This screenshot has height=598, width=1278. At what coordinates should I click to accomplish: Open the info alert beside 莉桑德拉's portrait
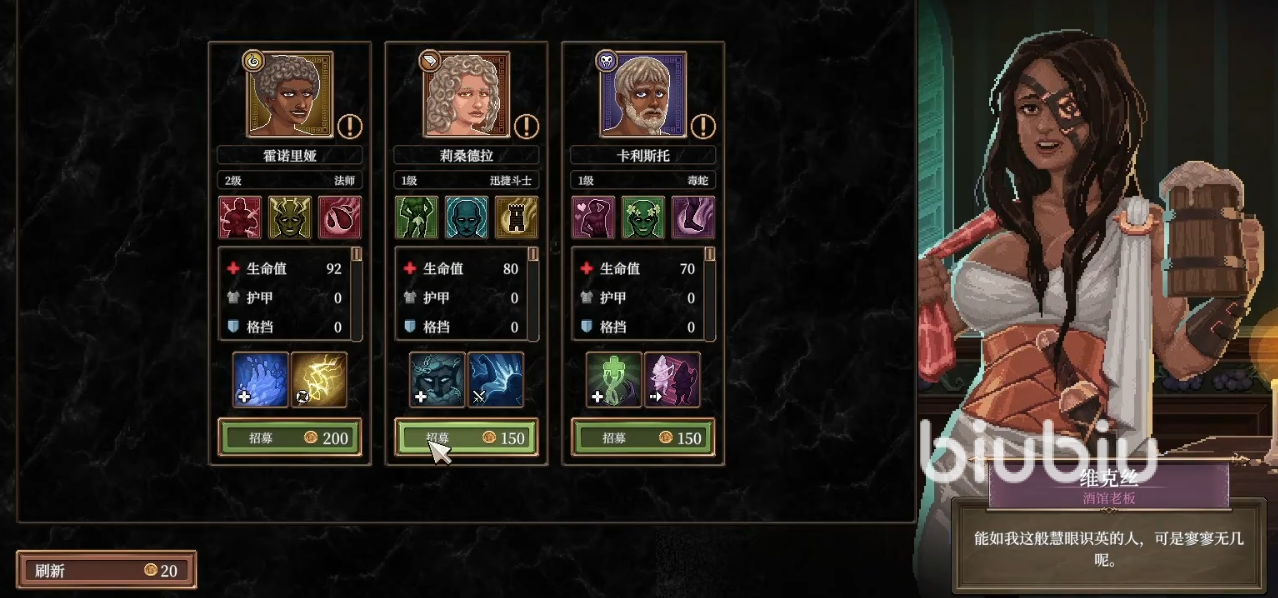pos(527,127)
